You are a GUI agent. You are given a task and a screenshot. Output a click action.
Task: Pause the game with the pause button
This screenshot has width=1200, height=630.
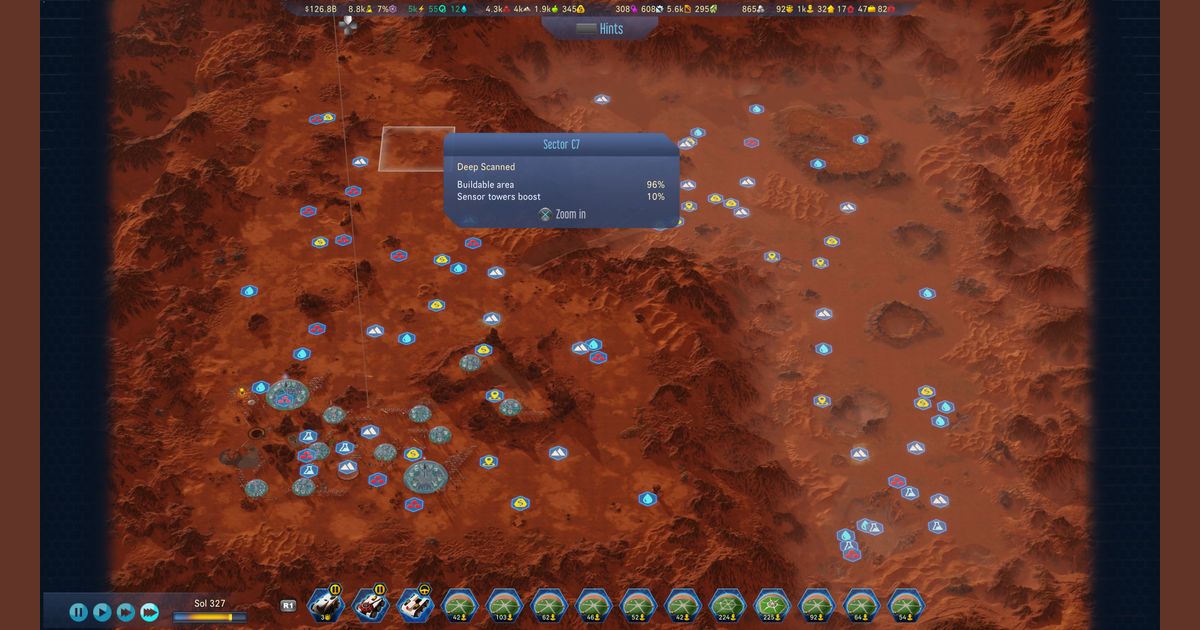click(78, 611)
